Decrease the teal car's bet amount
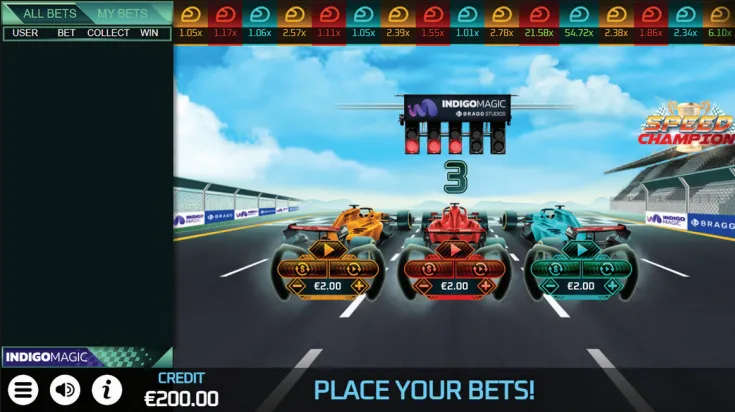The width and height of the screenshot is (735, 412). pyautogui.click(x=545, y=286)
